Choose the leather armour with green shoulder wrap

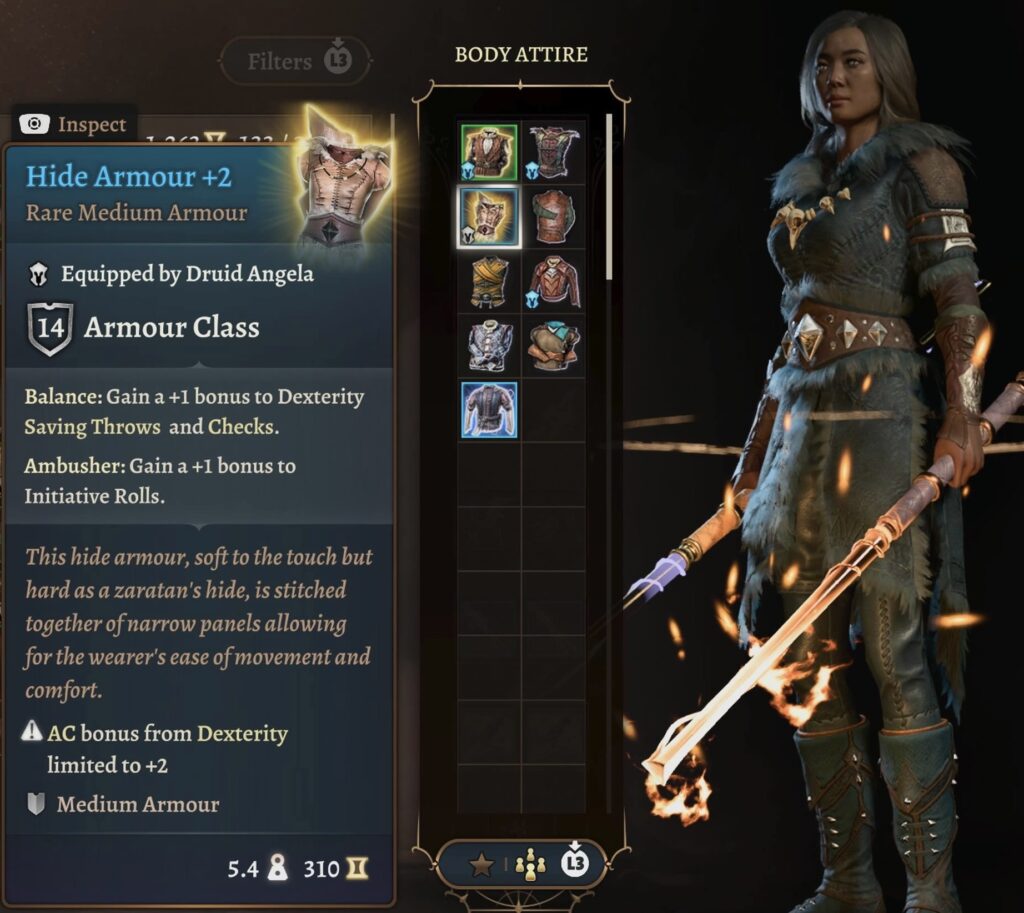pos(553,217)
